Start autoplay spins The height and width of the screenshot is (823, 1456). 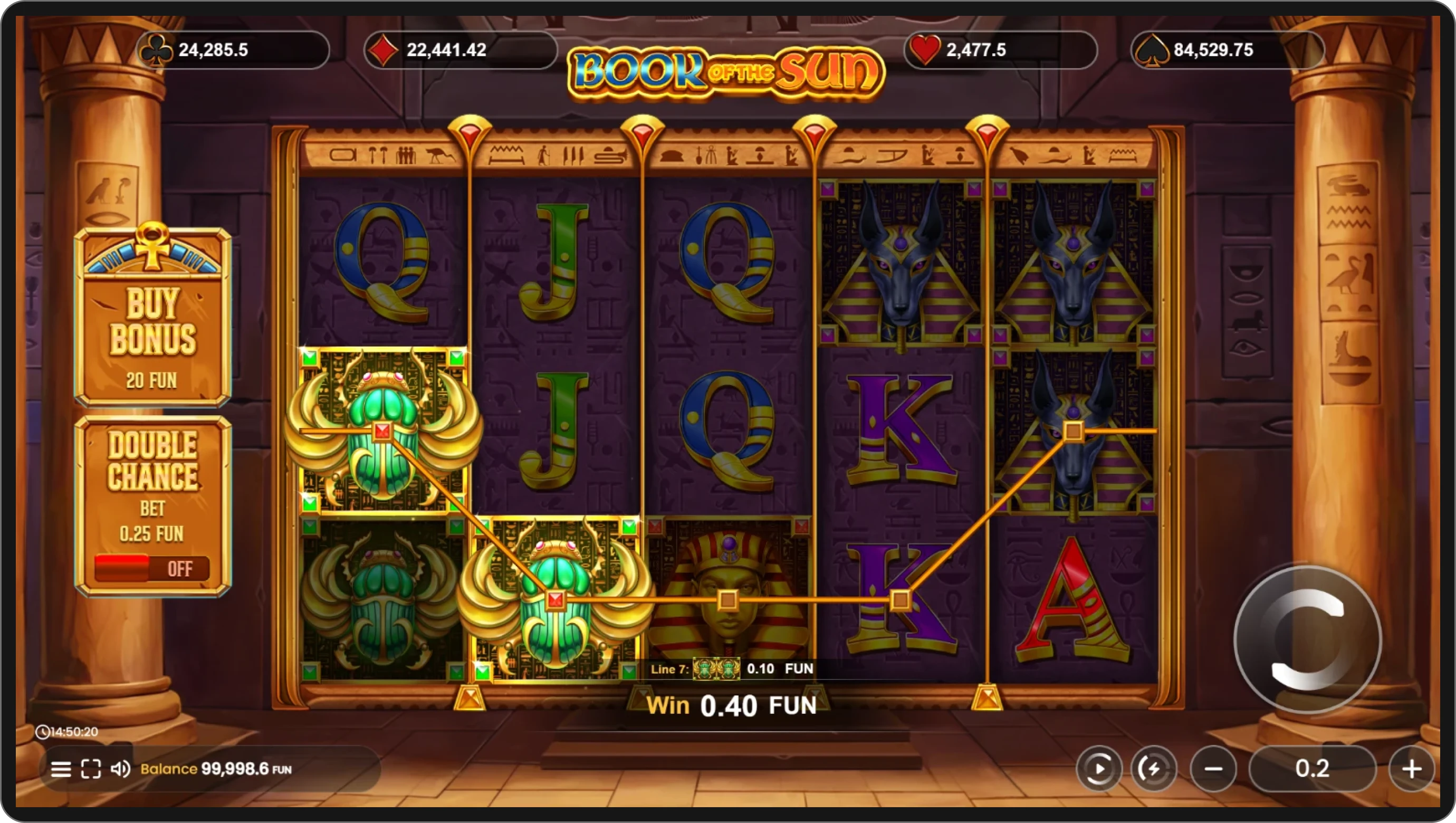1099,769
